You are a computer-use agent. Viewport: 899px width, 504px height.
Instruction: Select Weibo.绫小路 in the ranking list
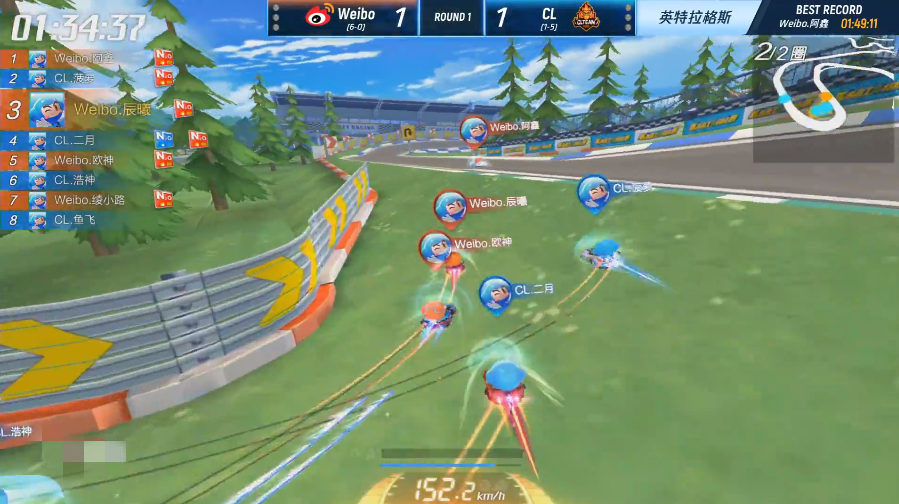tap(90, 200)
